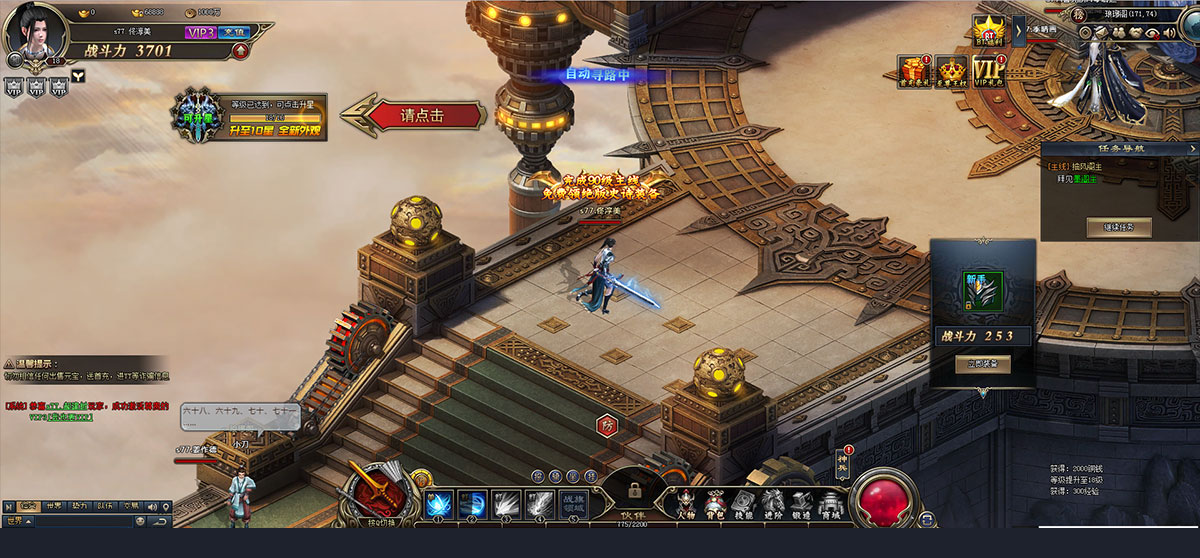Viewport: 1200px width, 558px height.
Task: Open the 商城 shop
Action: click(830, 502)
